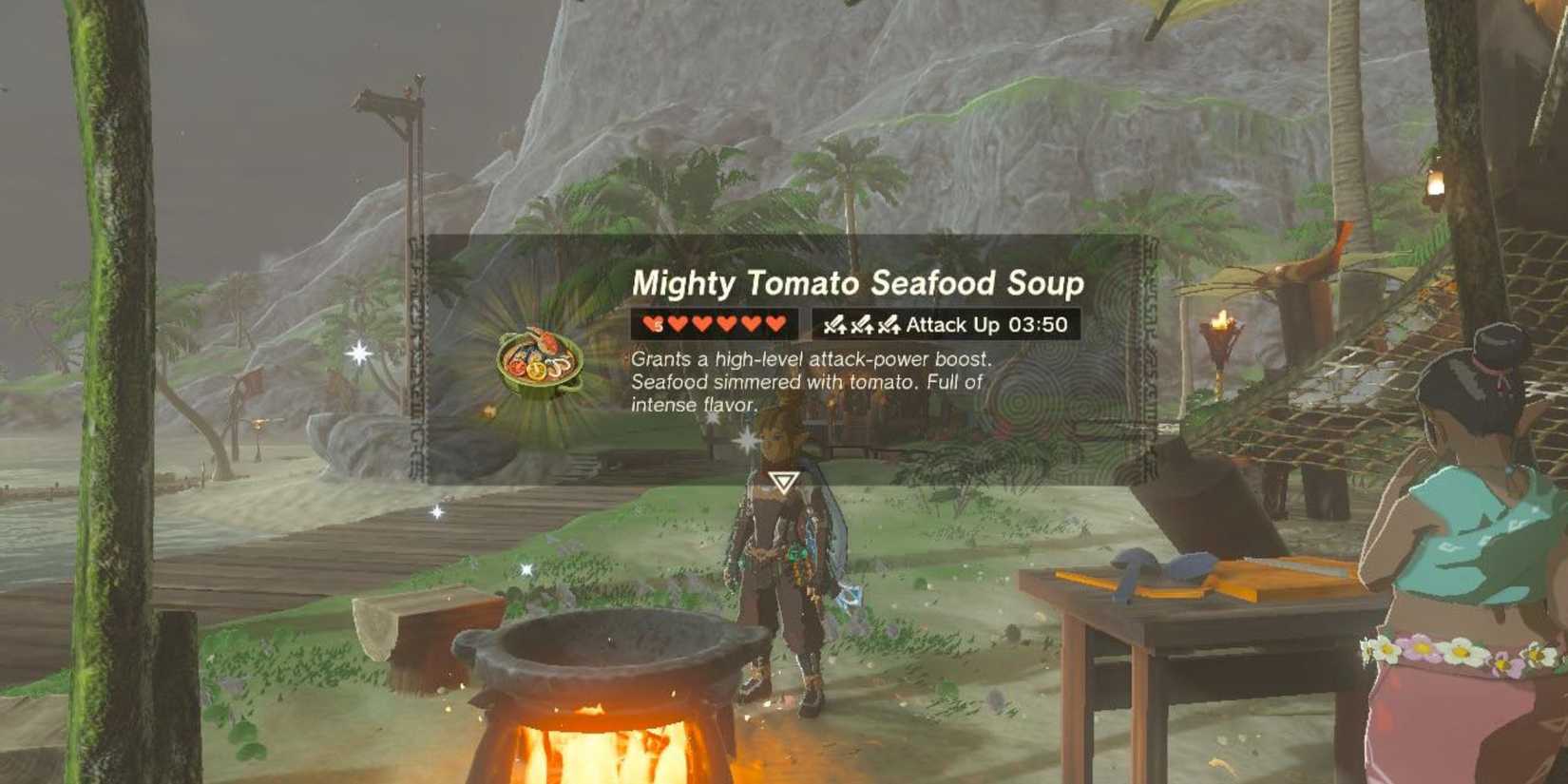Click the last heart in the recovery row

tap(775, 323)
